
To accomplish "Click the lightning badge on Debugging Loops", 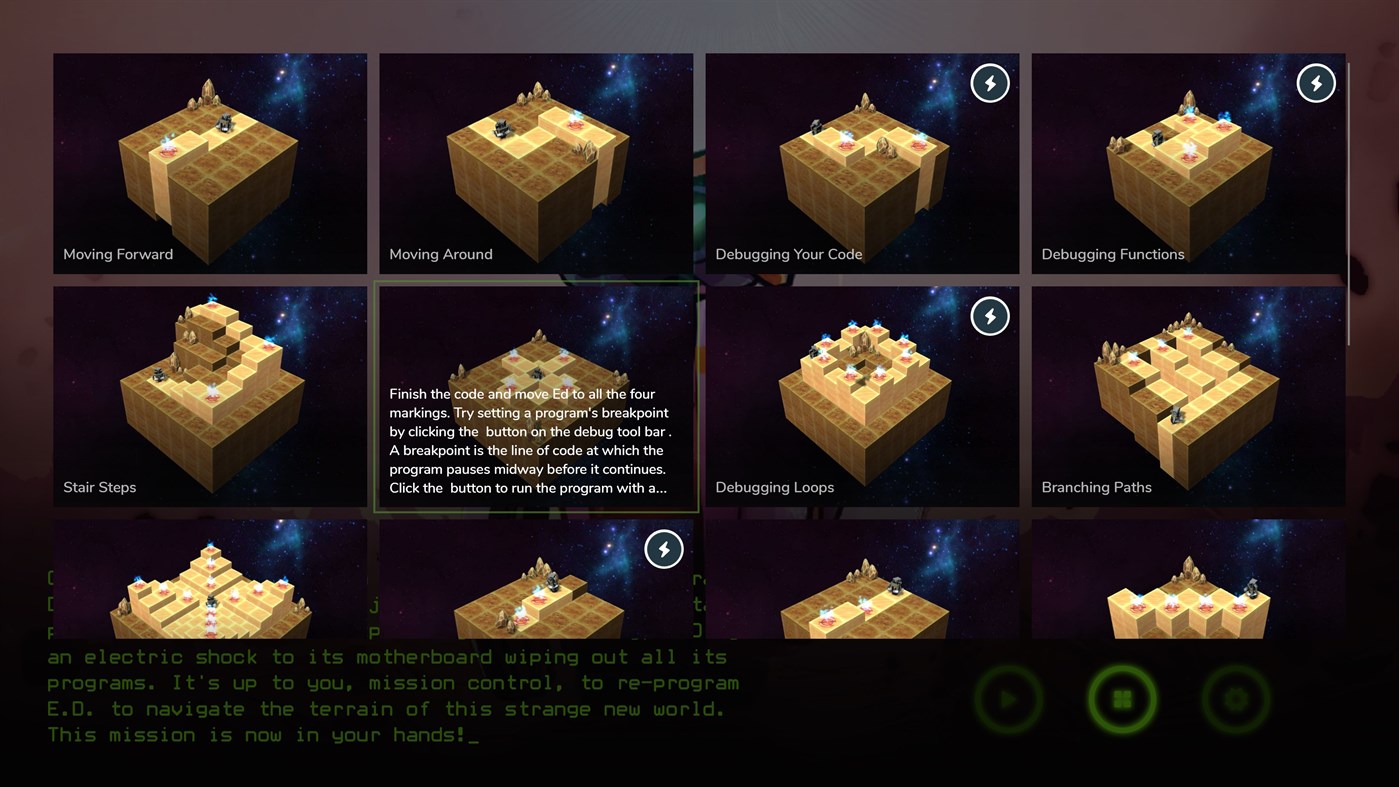I will coord(990,316).
